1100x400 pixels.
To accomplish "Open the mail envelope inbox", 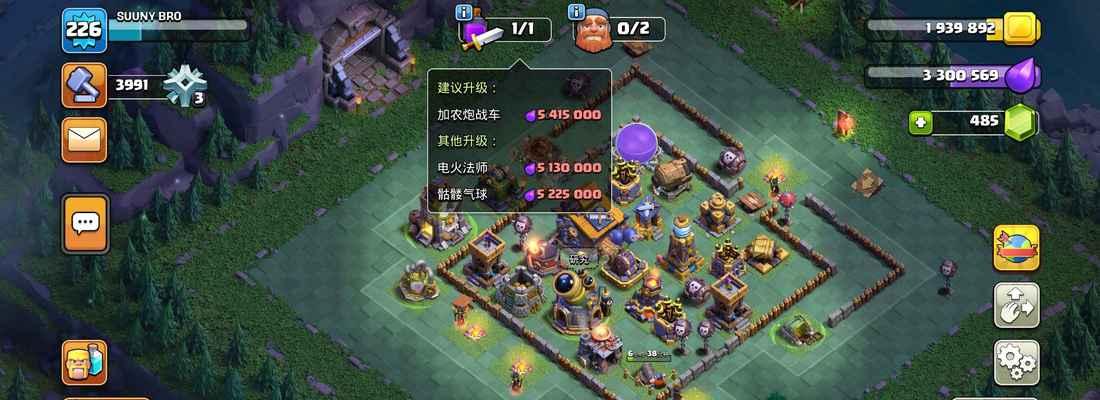I will click(84, 139).
